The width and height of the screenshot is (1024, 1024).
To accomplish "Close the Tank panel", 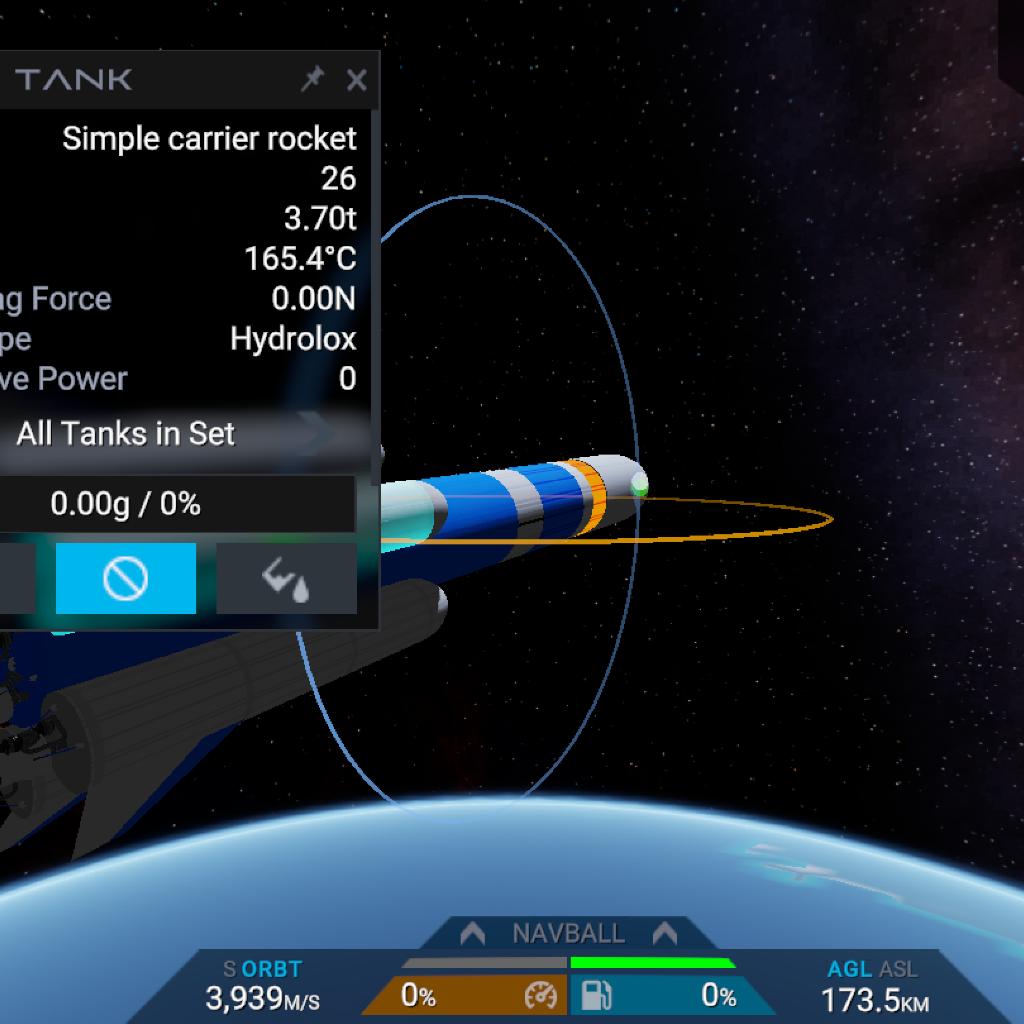I will (356, 80).
